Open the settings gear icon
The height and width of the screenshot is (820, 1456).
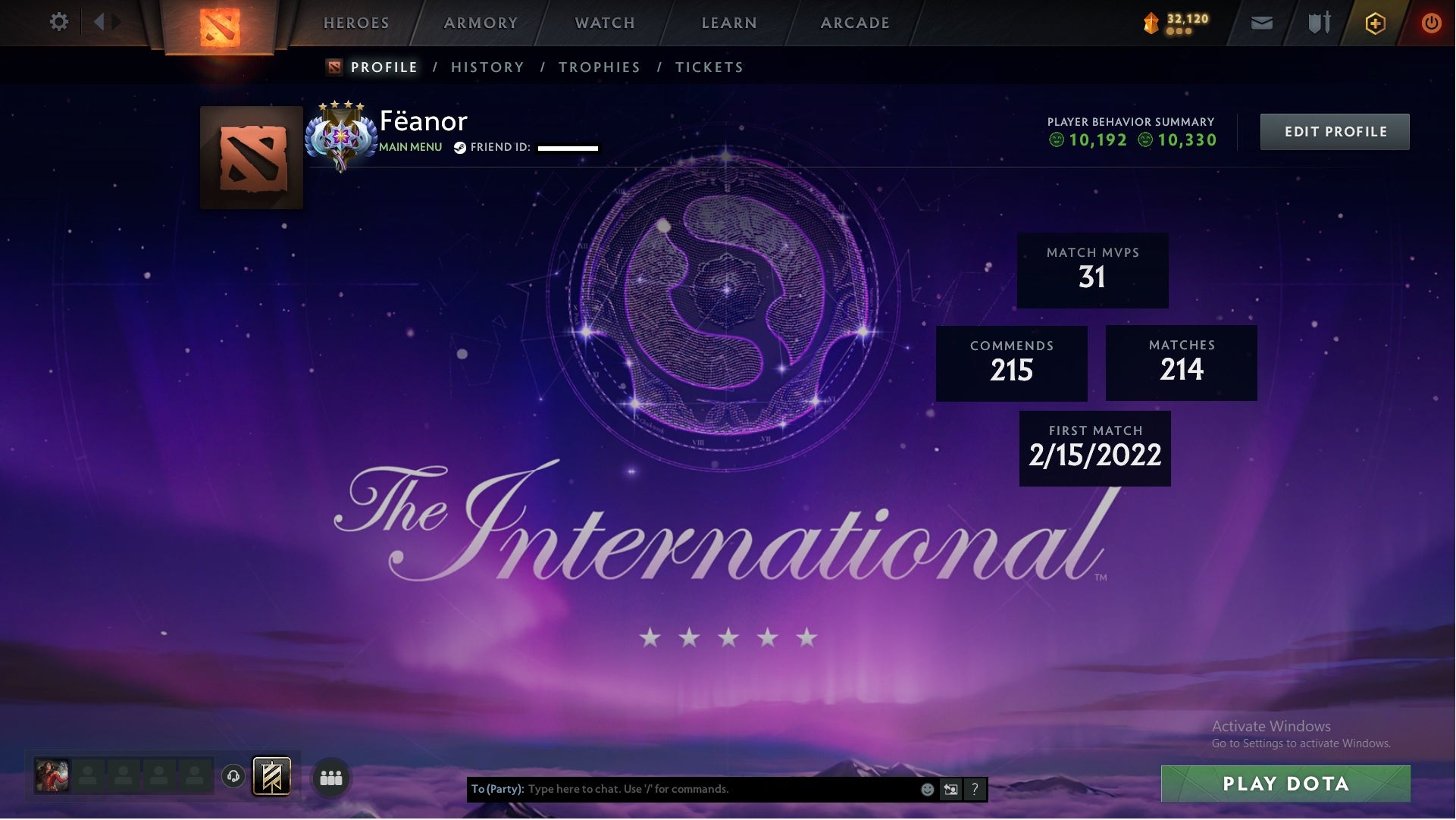pyautogui.click(x=58, y=21)
